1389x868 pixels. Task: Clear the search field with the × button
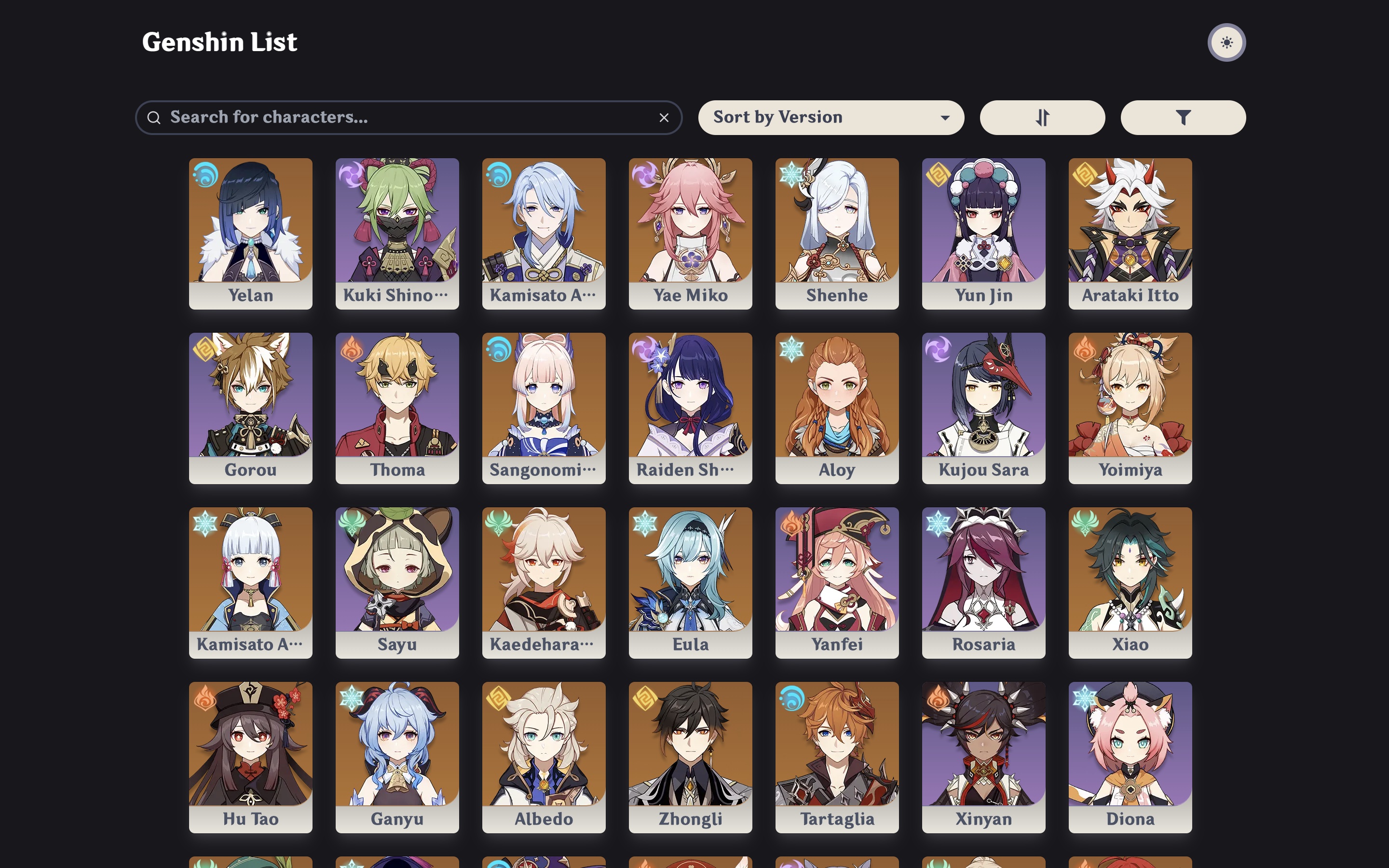tap(664, 117)
